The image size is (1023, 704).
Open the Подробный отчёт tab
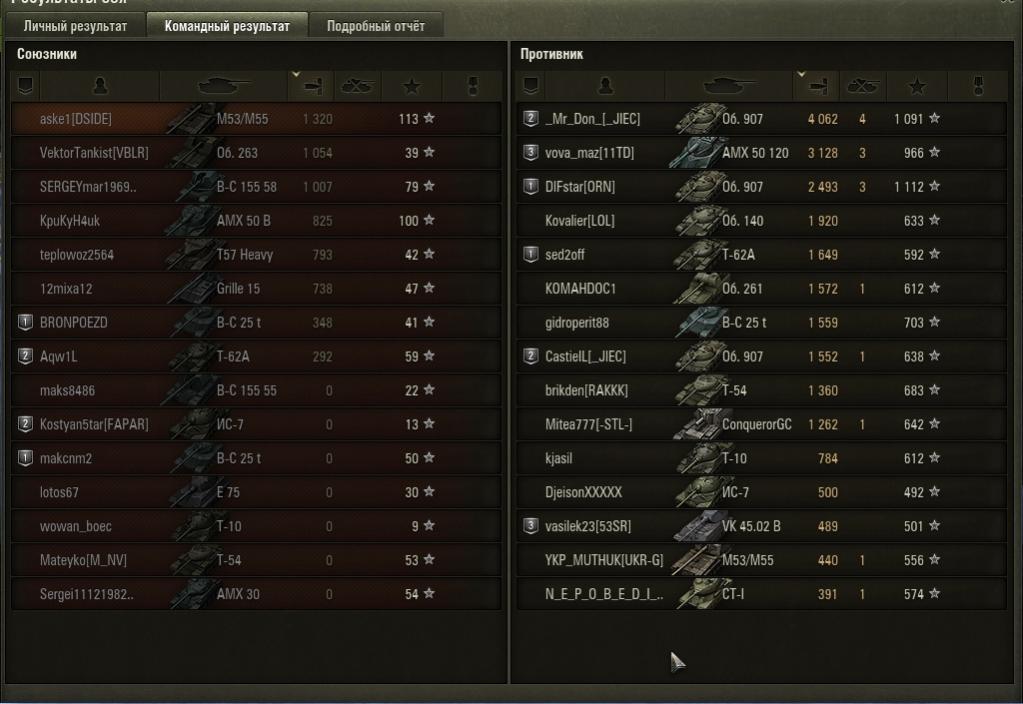tap(375, 26)
